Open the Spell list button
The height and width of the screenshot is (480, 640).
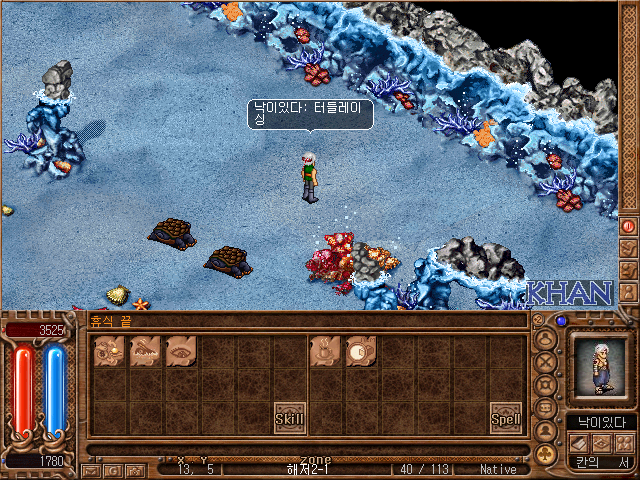tap(505, 417)
